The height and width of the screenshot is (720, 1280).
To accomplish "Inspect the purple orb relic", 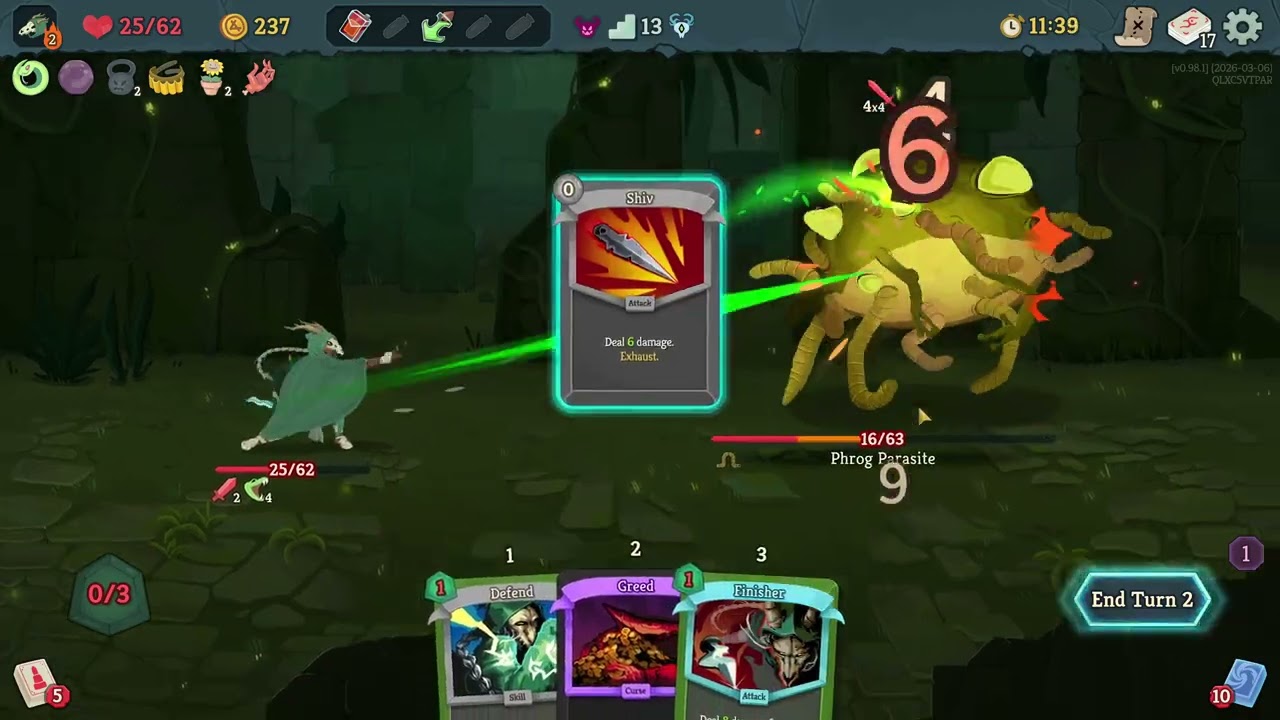I will (x=76, y=77).
